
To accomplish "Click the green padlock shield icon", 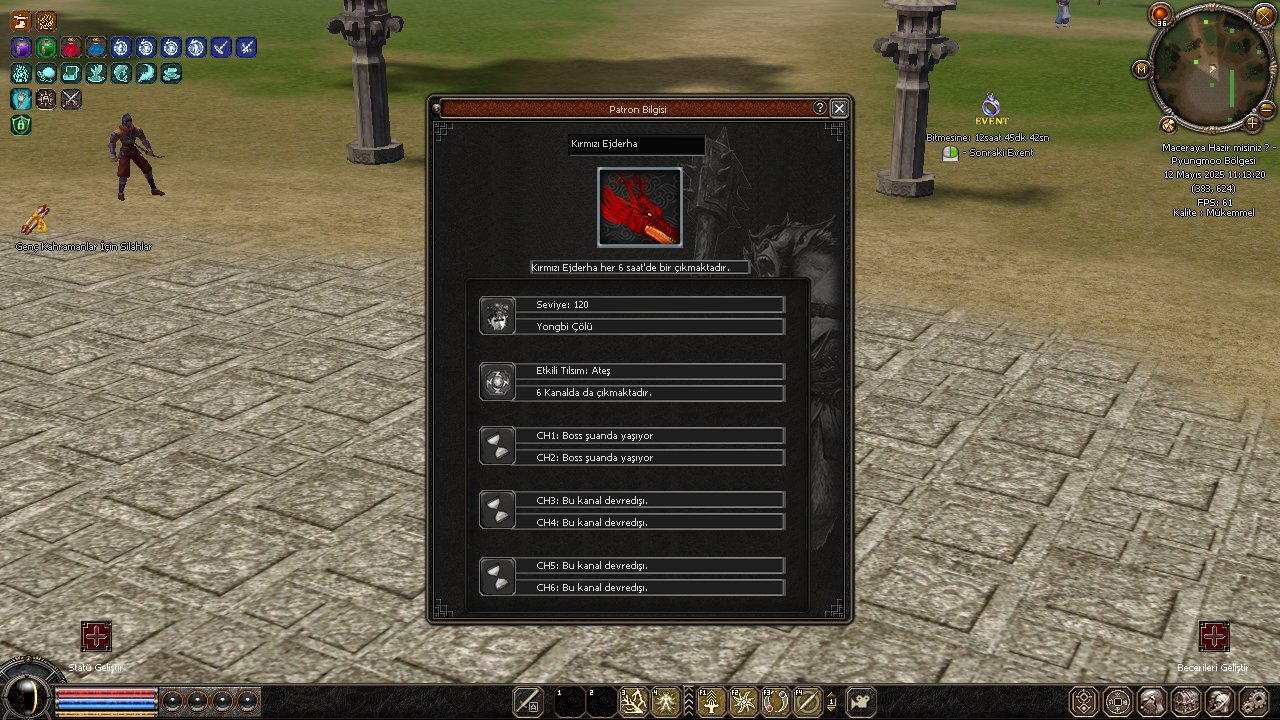I will tap(21, 125).
